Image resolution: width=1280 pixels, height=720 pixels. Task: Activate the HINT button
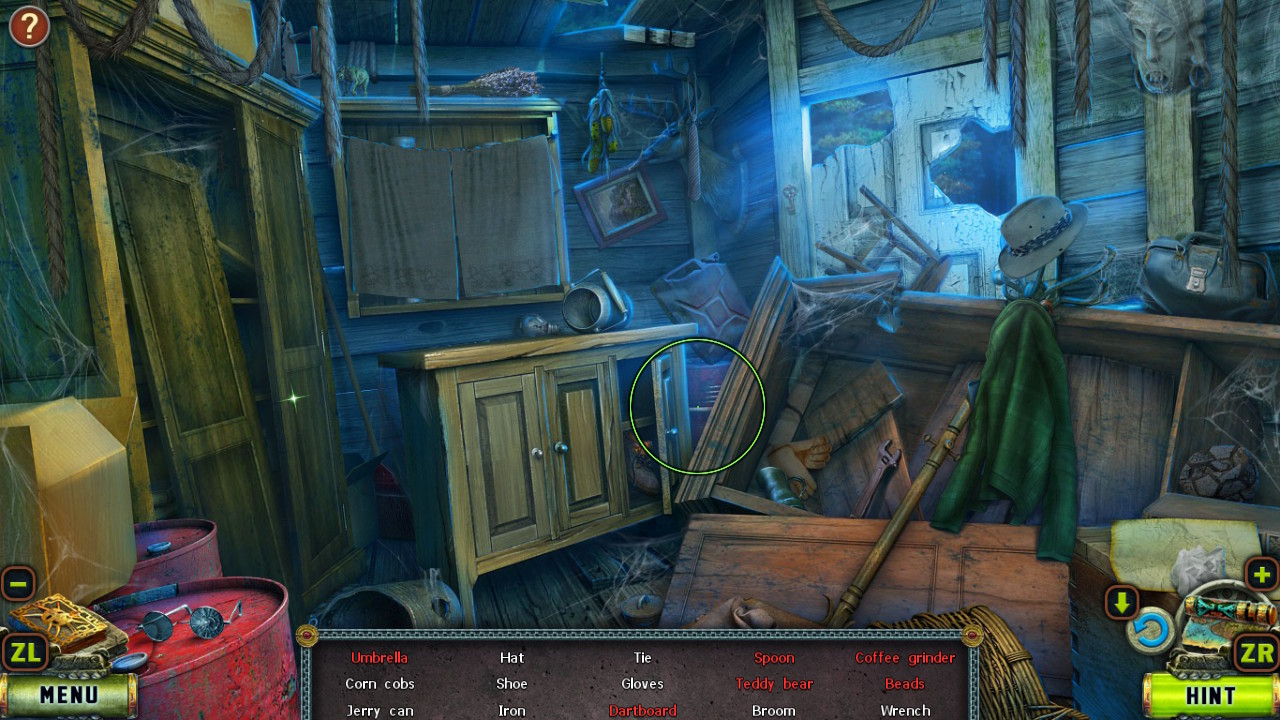coord(1210,695)
